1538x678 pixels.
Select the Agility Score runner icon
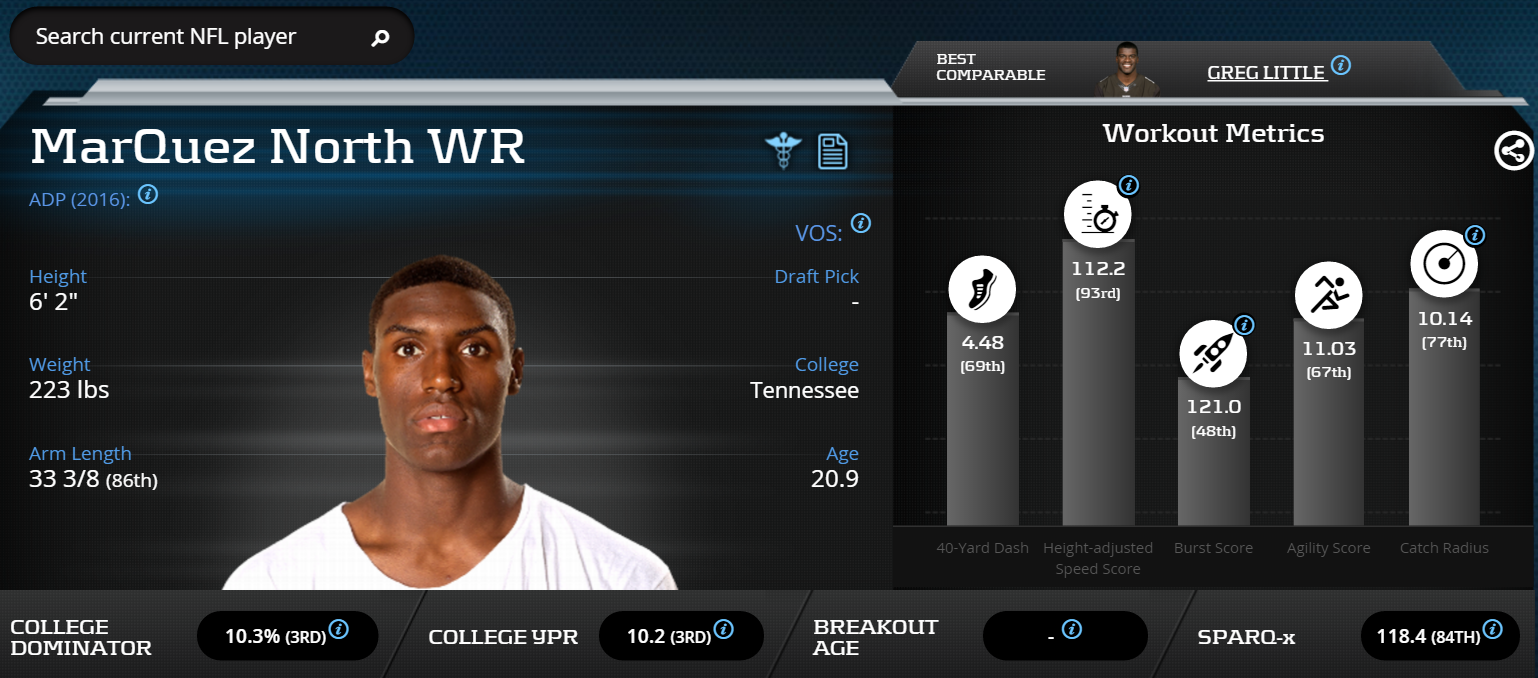click(1329, 294)
